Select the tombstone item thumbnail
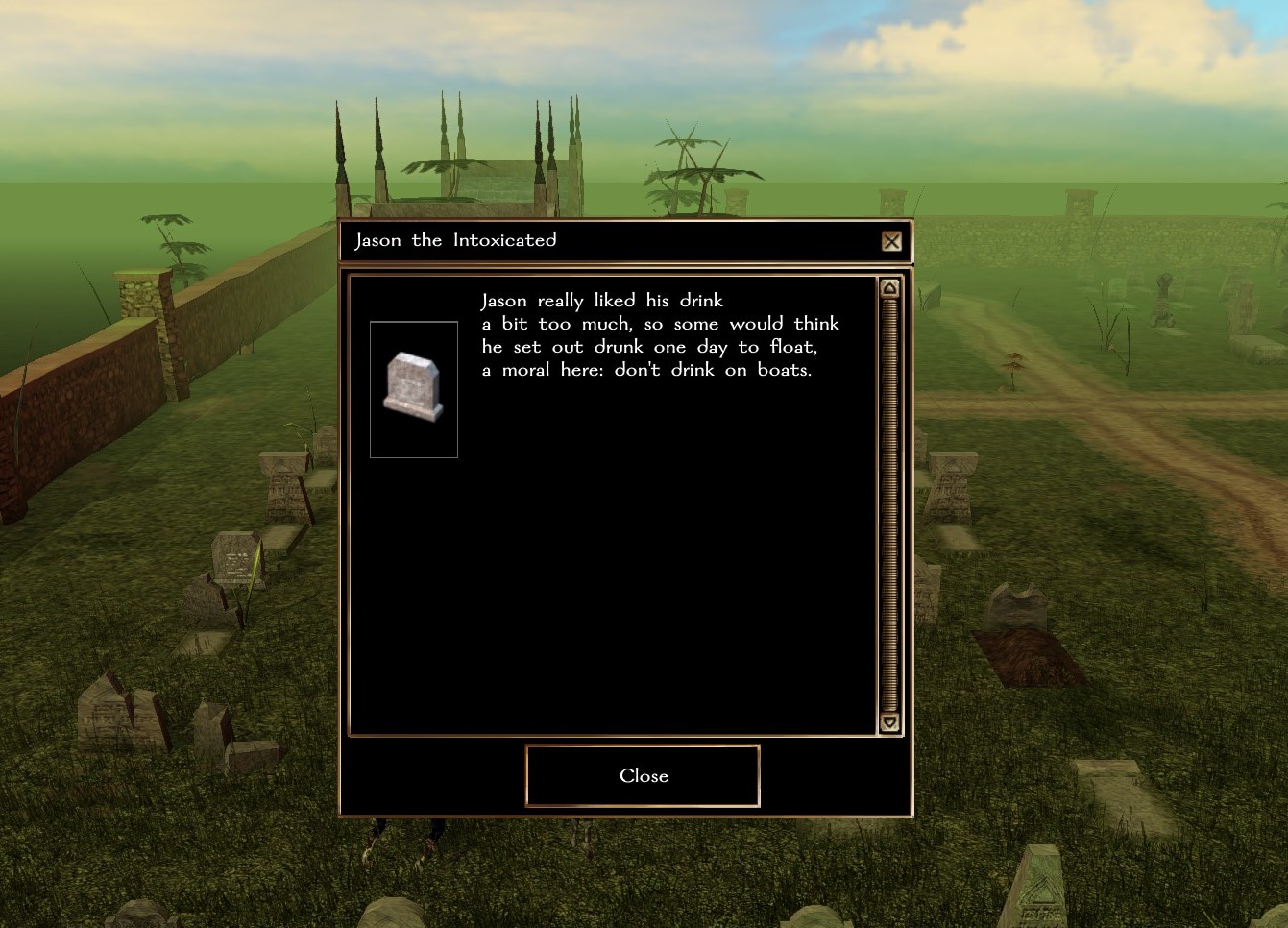The image size is (1288, 928). click(414, 389)
